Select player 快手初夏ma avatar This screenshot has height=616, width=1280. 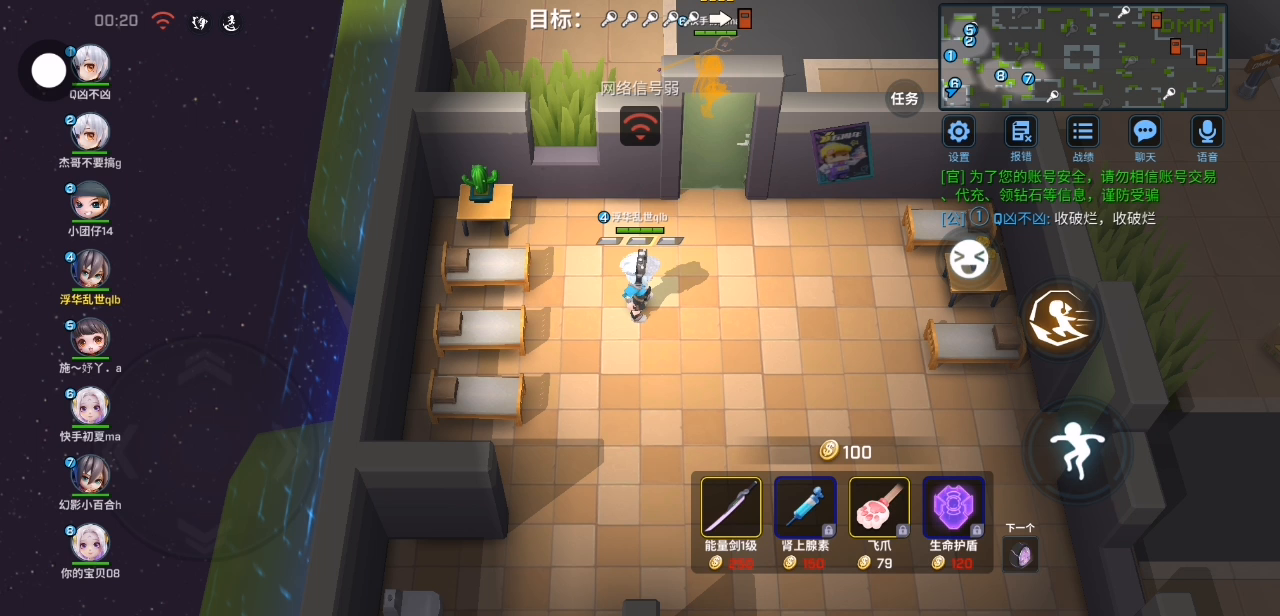tap(90, 406)
